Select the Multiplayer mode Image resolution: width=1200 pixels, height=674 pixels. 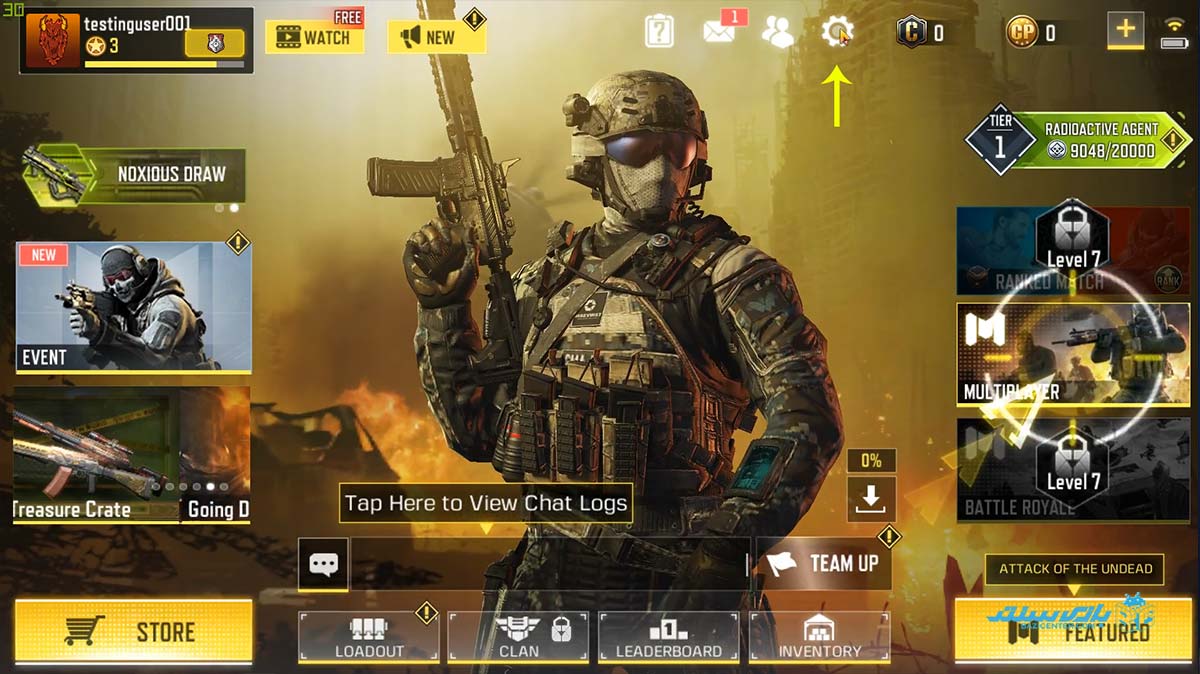[x=1073, y=355]
